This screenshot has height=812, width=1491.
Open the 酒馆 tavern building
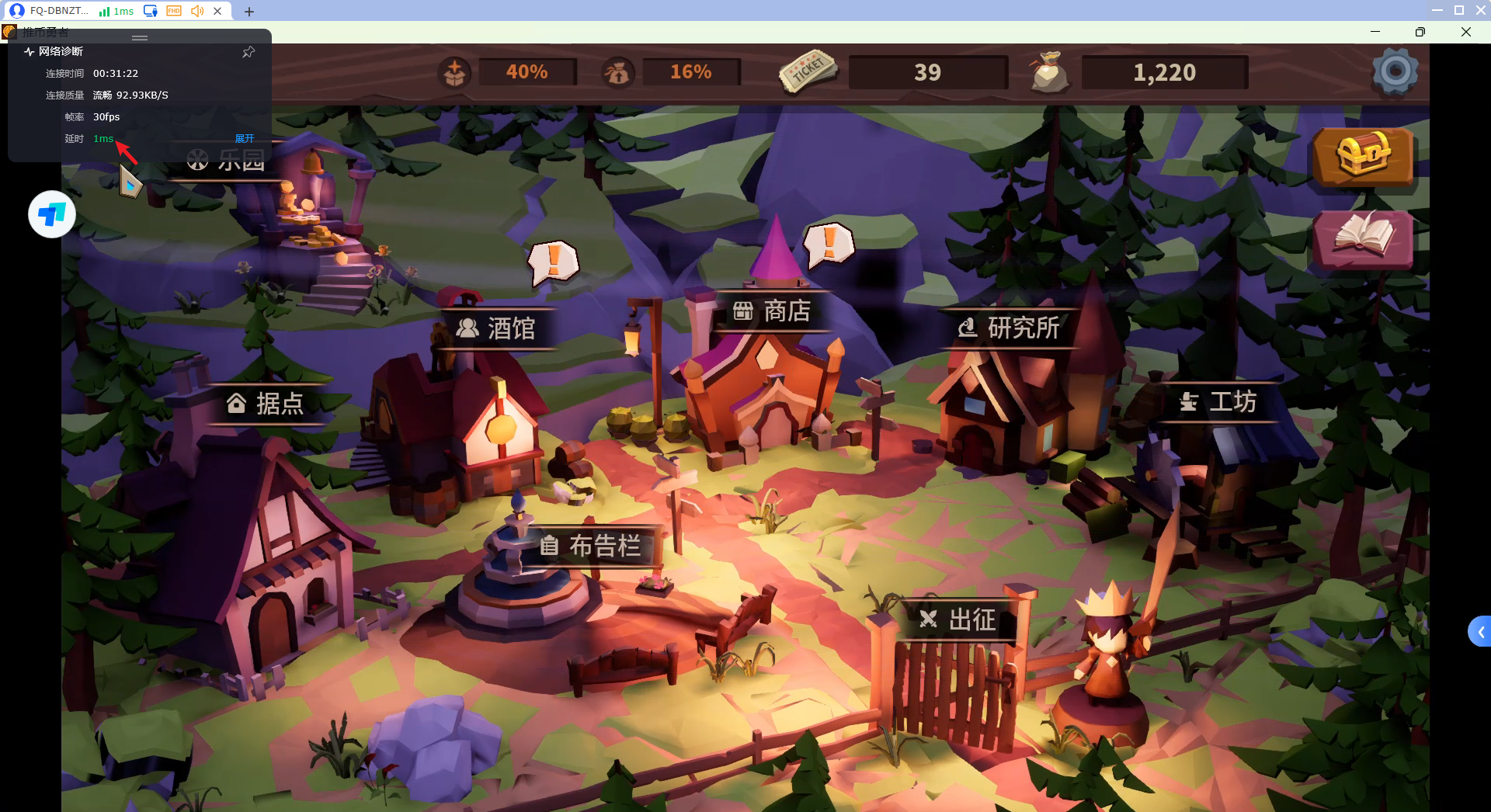point(497,328)
